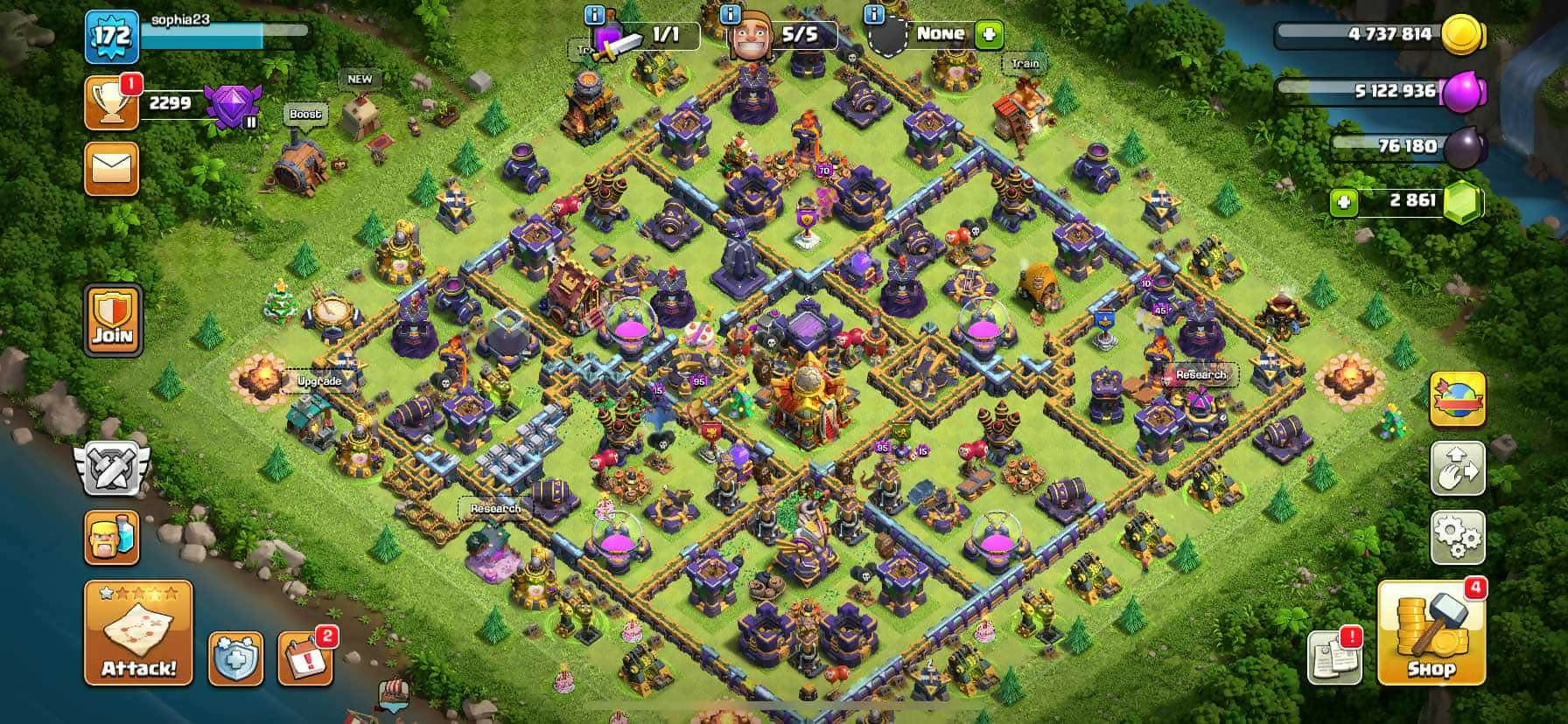Tap the level 172 experience badge
Viewport: 1568px width, 724px height.
tap(112, 36)
